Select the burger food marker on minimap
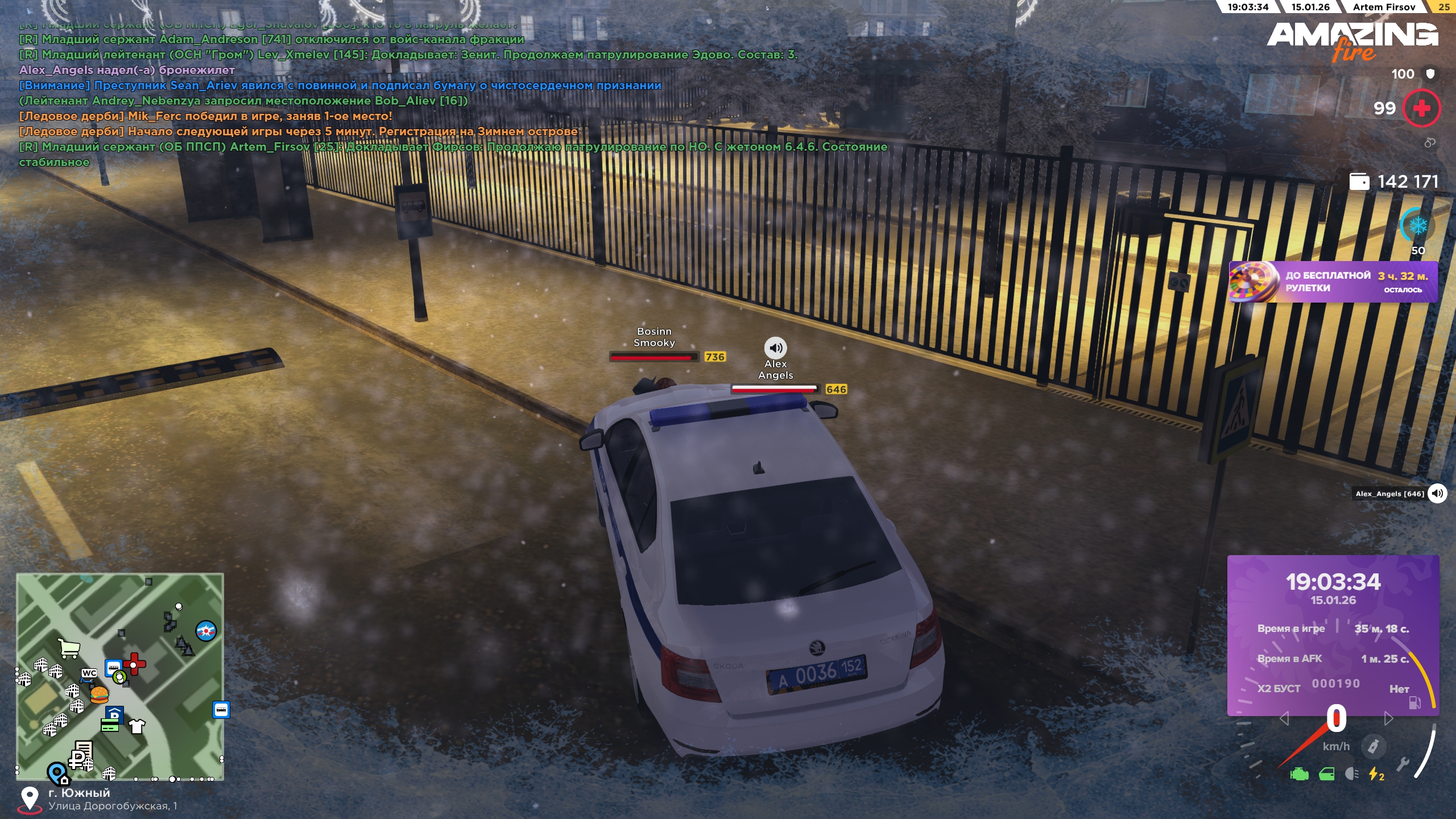1456x819 pixels. pyautogui.click(x=99, y=694)
